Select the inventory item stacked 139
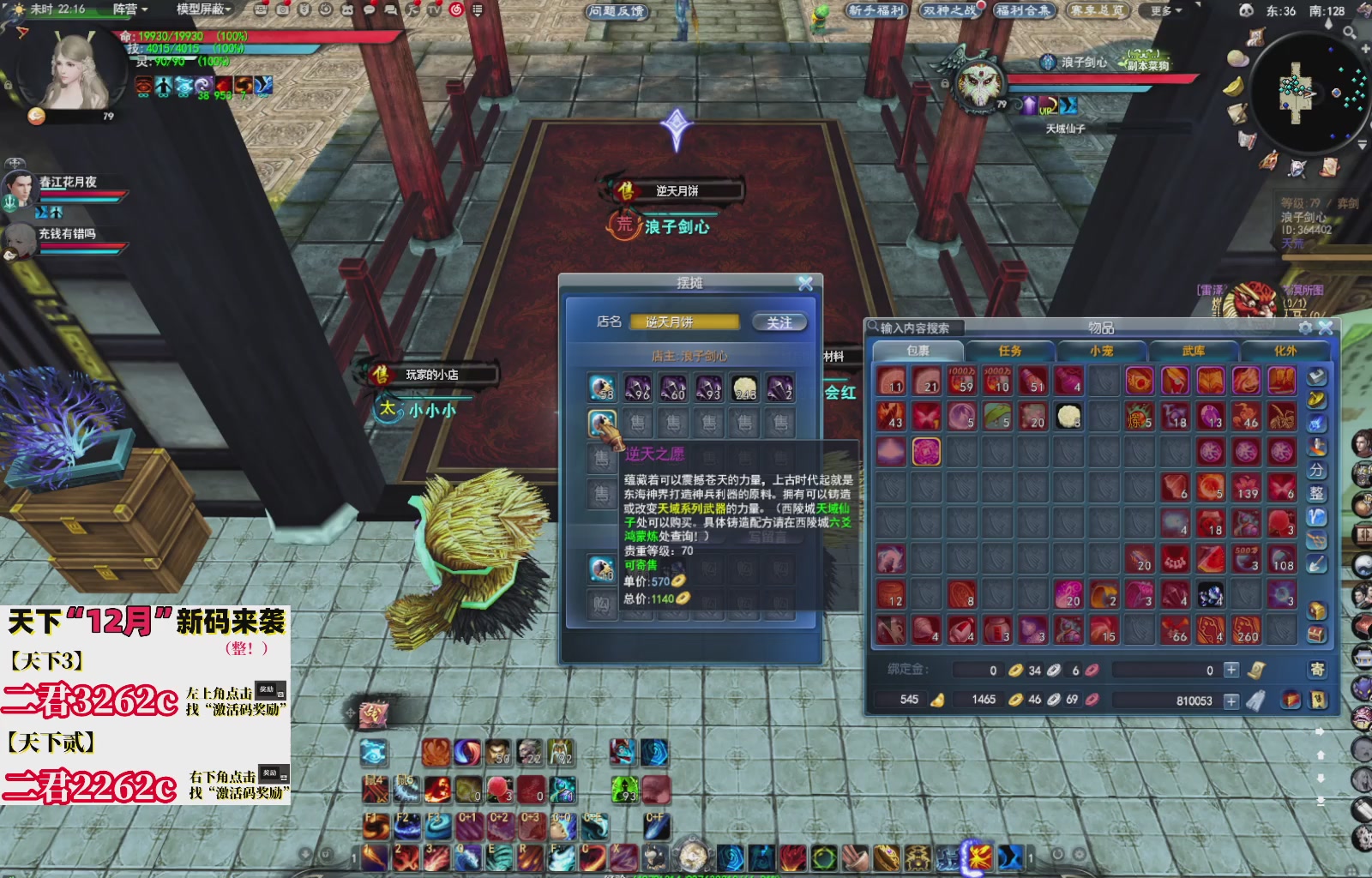The height and width of the screenshot is (878, 1372). 1246,487
